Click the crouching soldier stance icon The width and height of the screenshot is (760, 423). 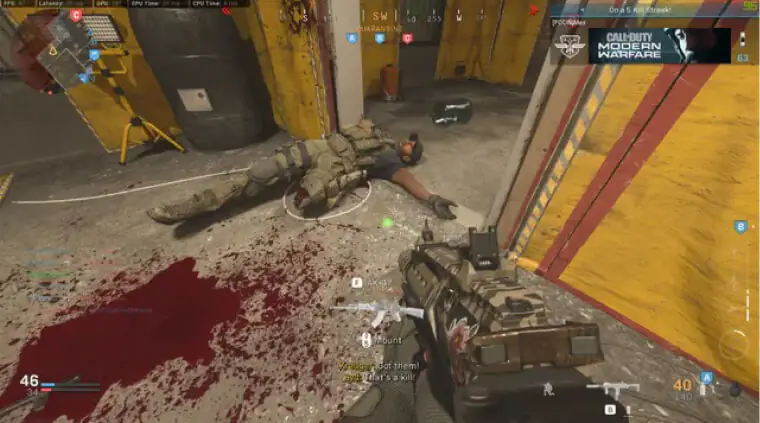pos(547,388)
